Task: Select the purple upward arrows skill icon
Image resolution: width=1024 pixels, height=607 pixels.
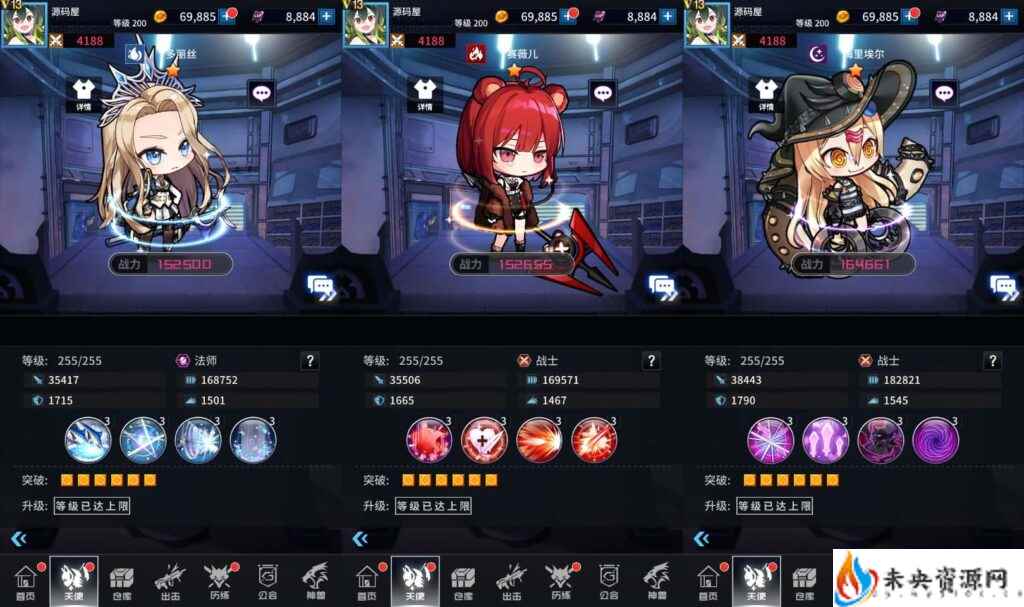Action: pyautogui.click(x=825, y=439)
